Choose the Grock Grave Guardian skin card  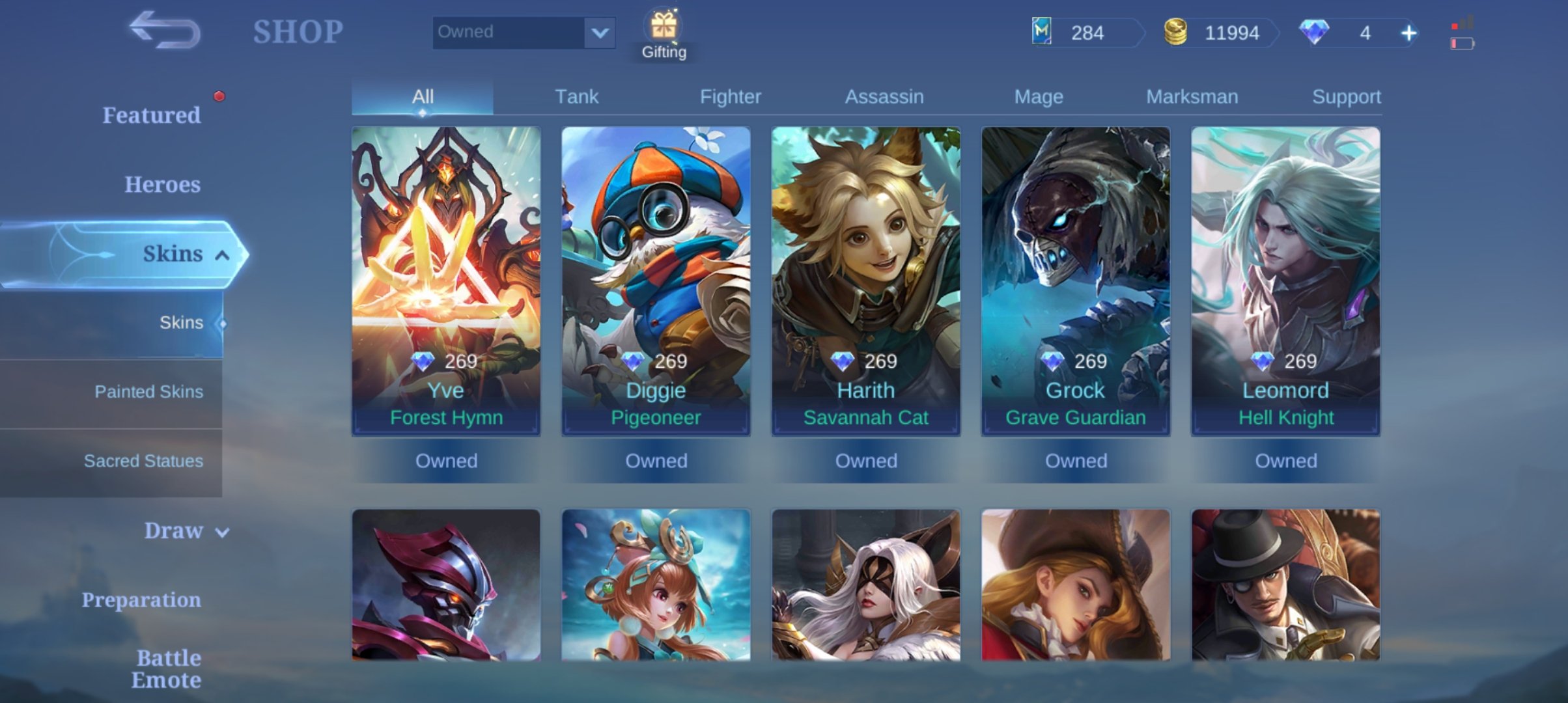pos(1076,280)
